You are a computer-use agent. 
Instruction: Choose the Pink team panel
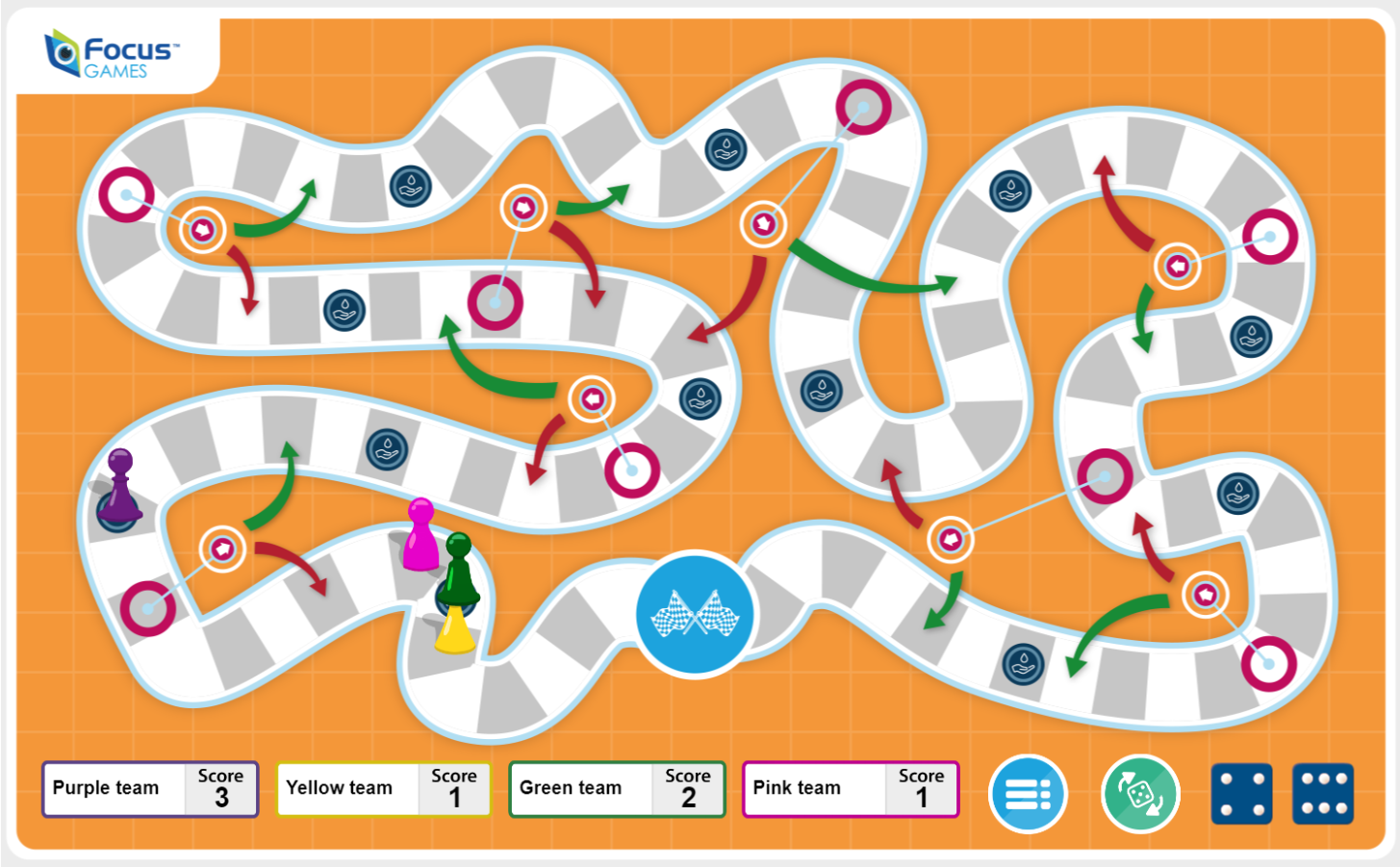(851, 789)
